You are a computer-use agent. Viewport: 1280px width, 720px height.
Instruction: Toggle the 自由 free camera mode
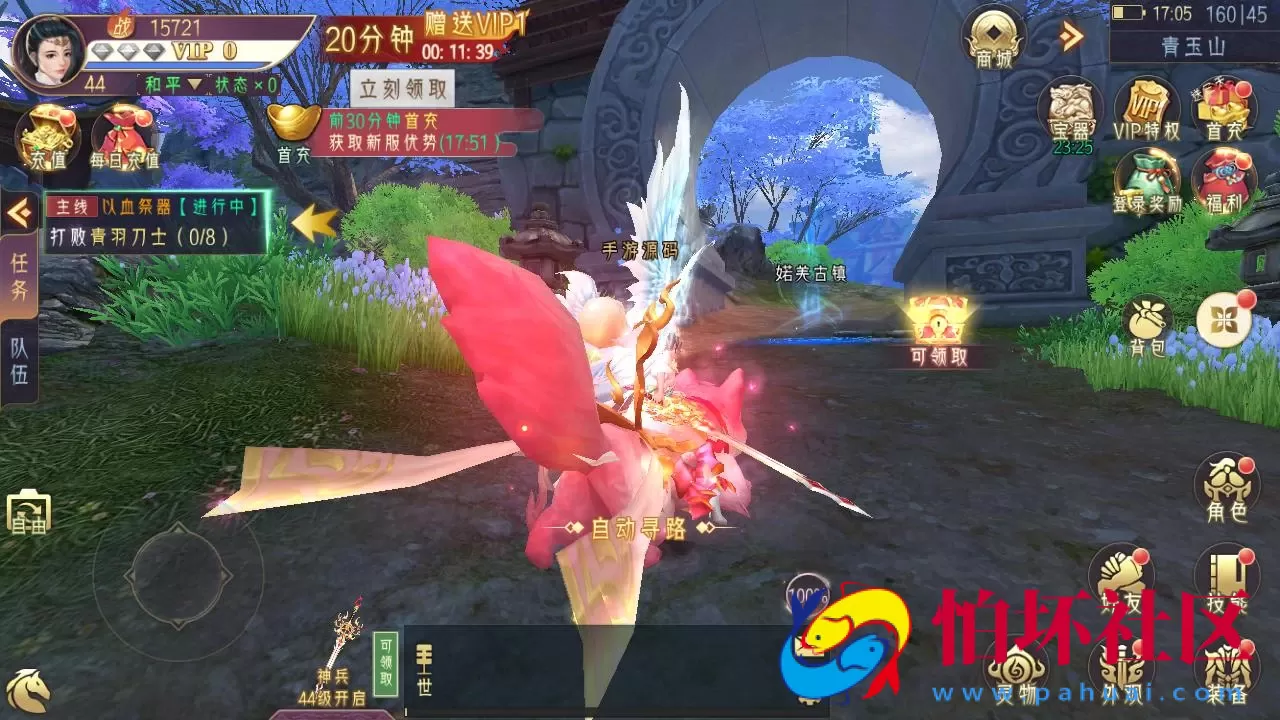[x=32, y=512]
